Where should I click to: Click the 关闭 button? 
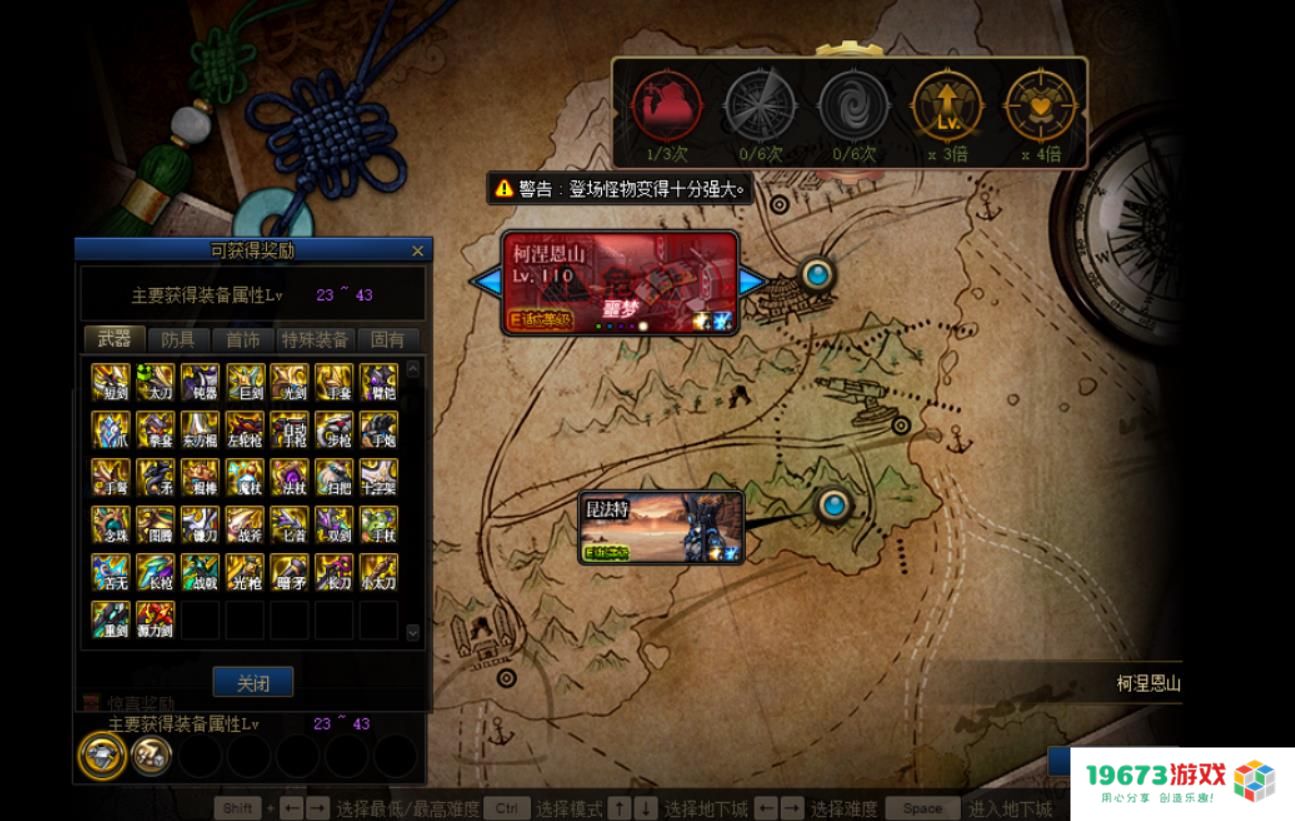[253, 683]
